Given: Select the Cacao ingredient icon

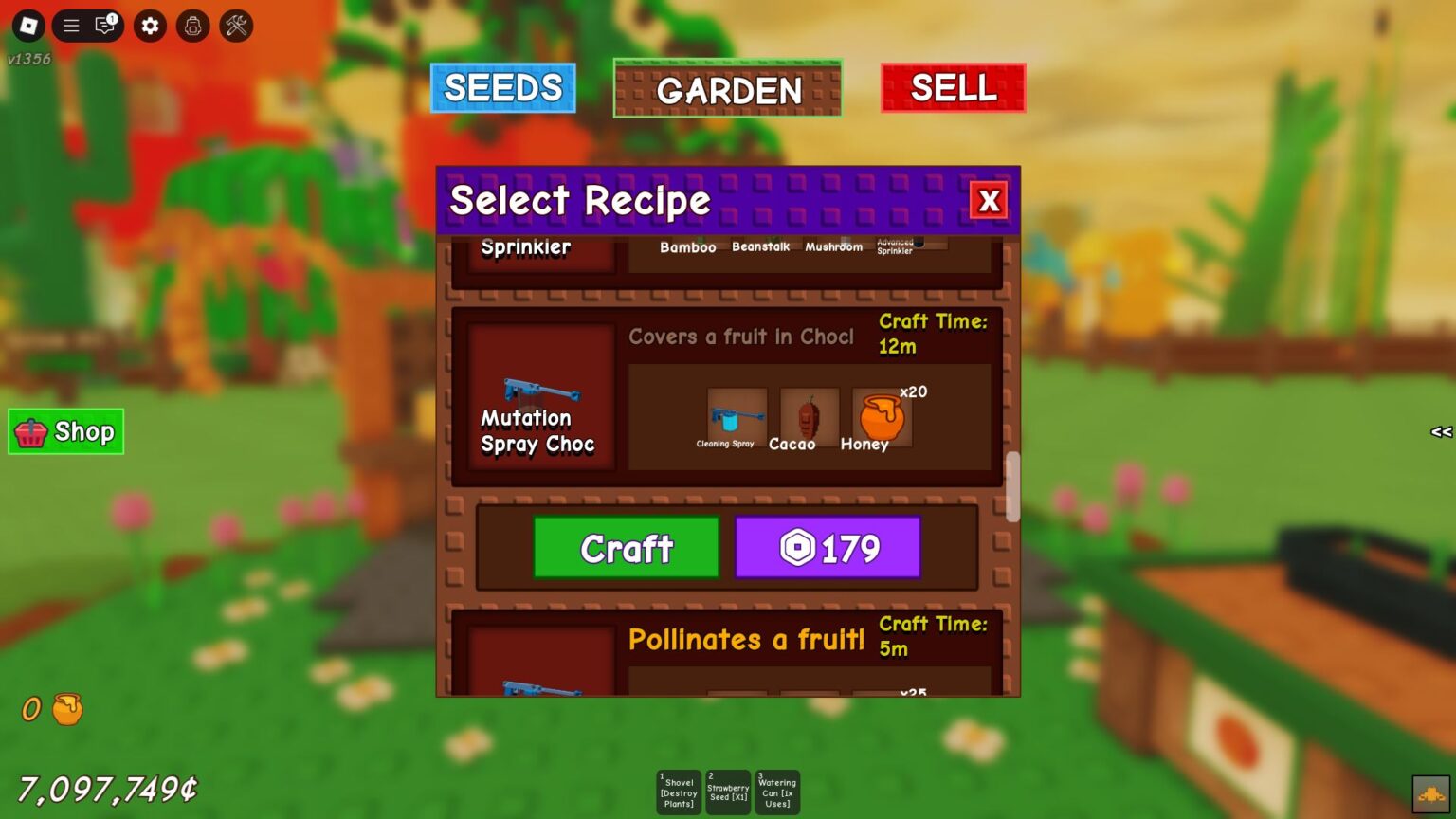Looking at the screenshot, I should tap(807, 414).
